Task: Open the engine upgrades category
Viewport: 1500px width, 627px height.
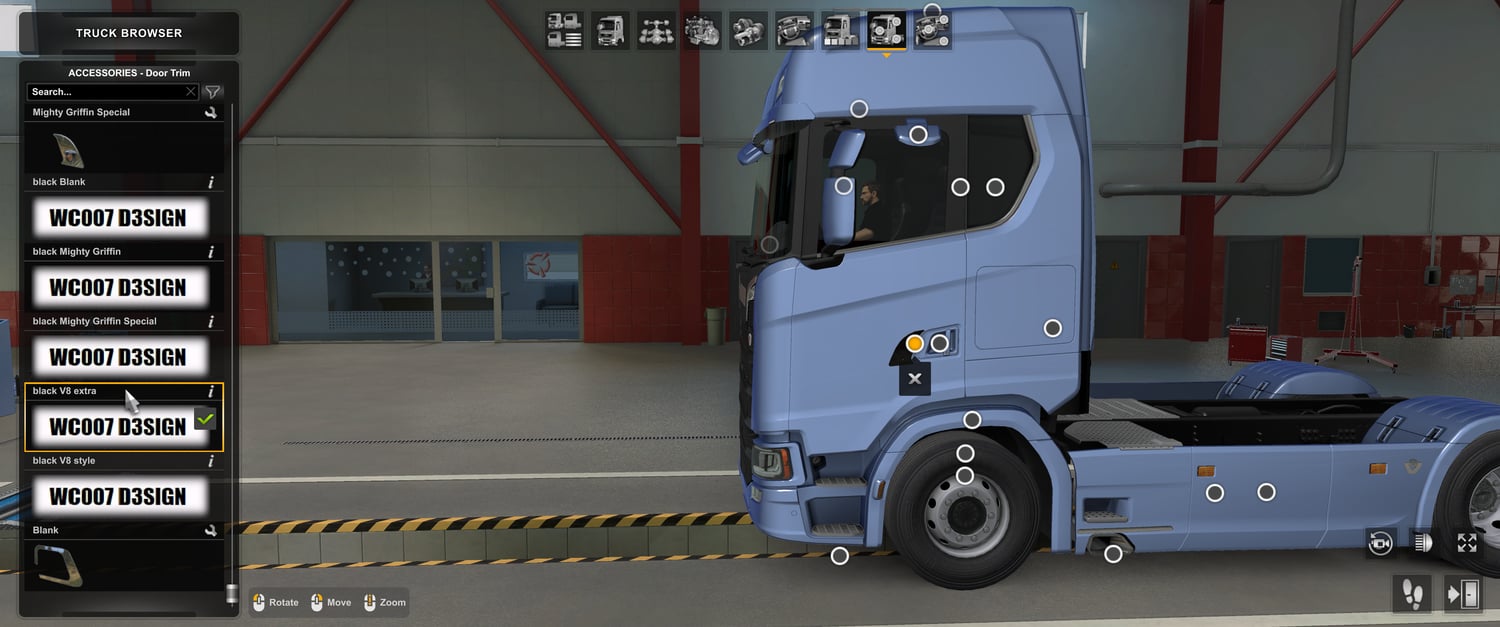Action: click(x=703, y=31)
